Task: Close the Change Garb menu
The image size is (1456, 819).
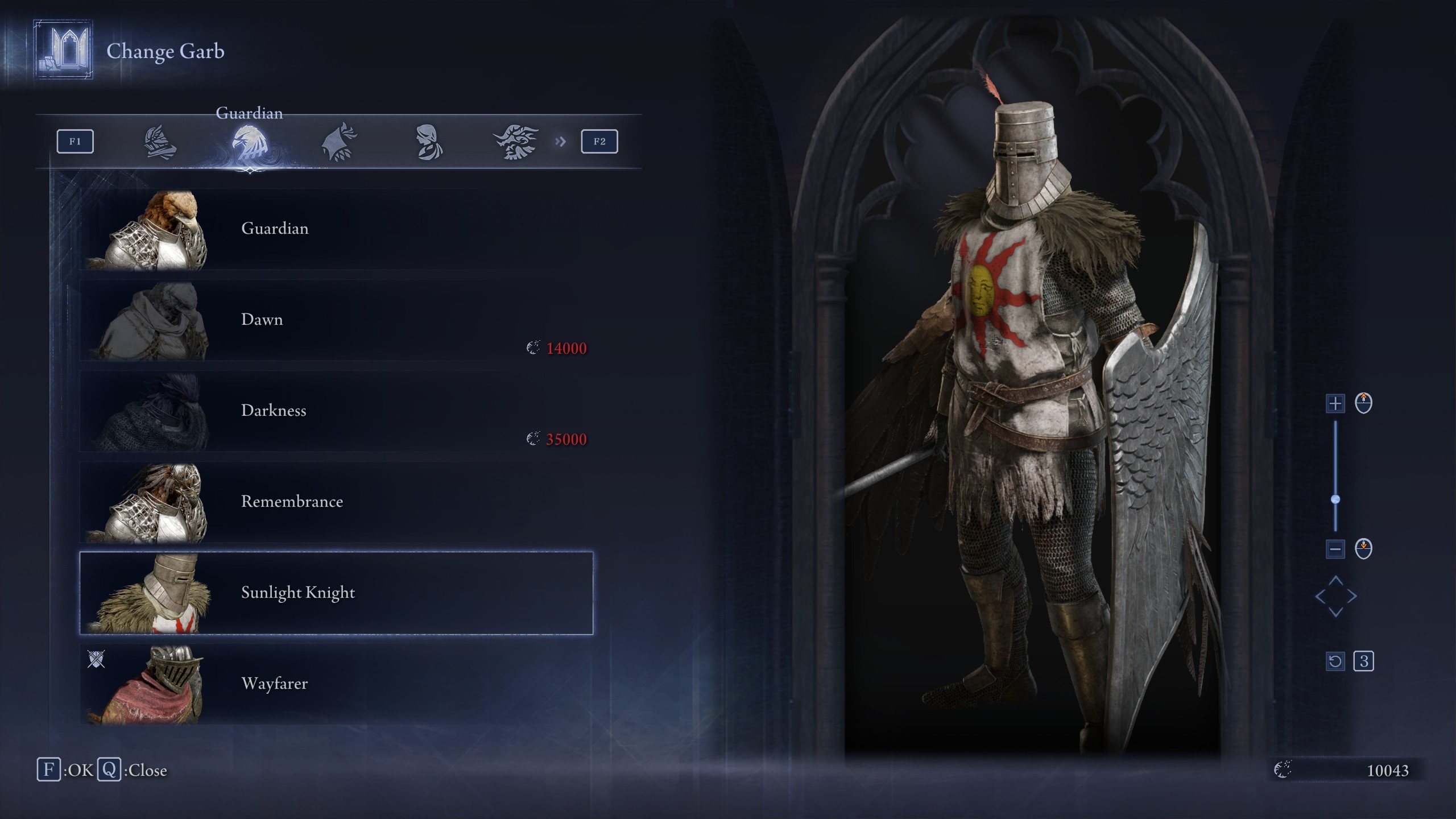Action: coord(132,770)
